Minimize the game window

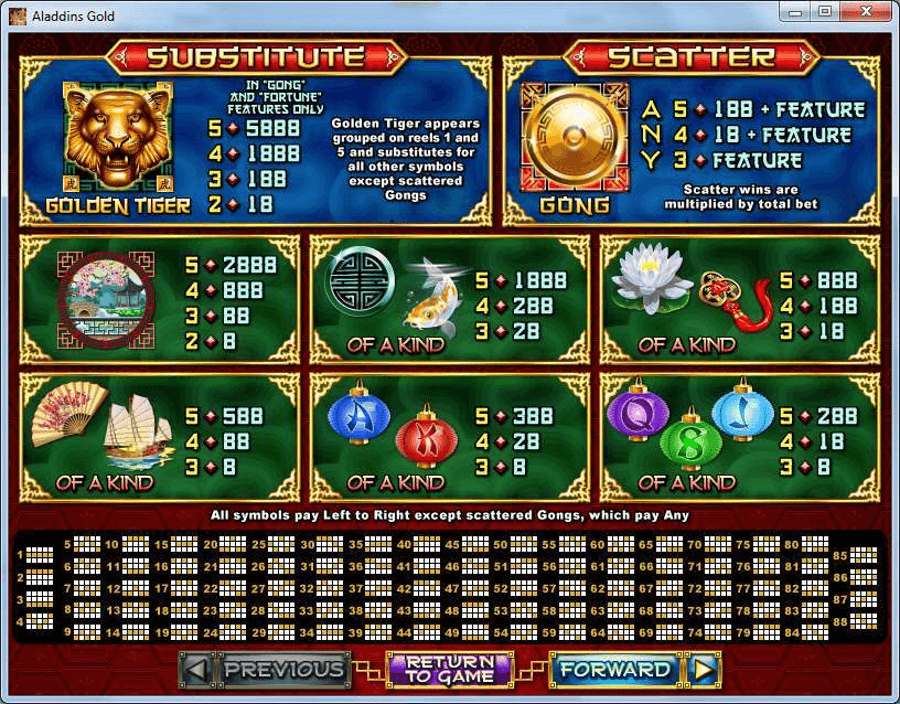(x=797, y=12)
